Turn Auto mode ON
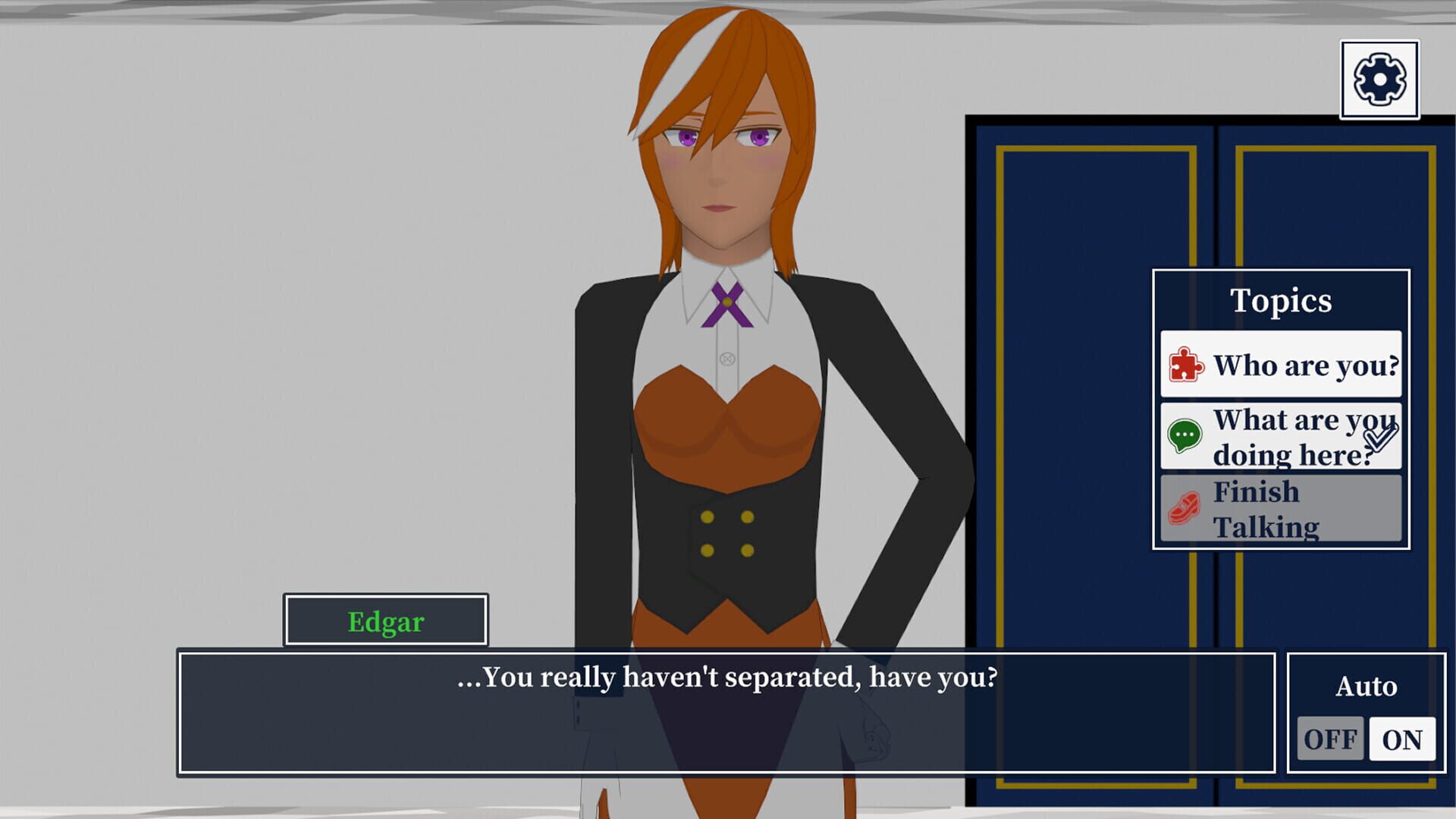Image resolution: width=1456 pixels, height=819 pixels. 1402,737
